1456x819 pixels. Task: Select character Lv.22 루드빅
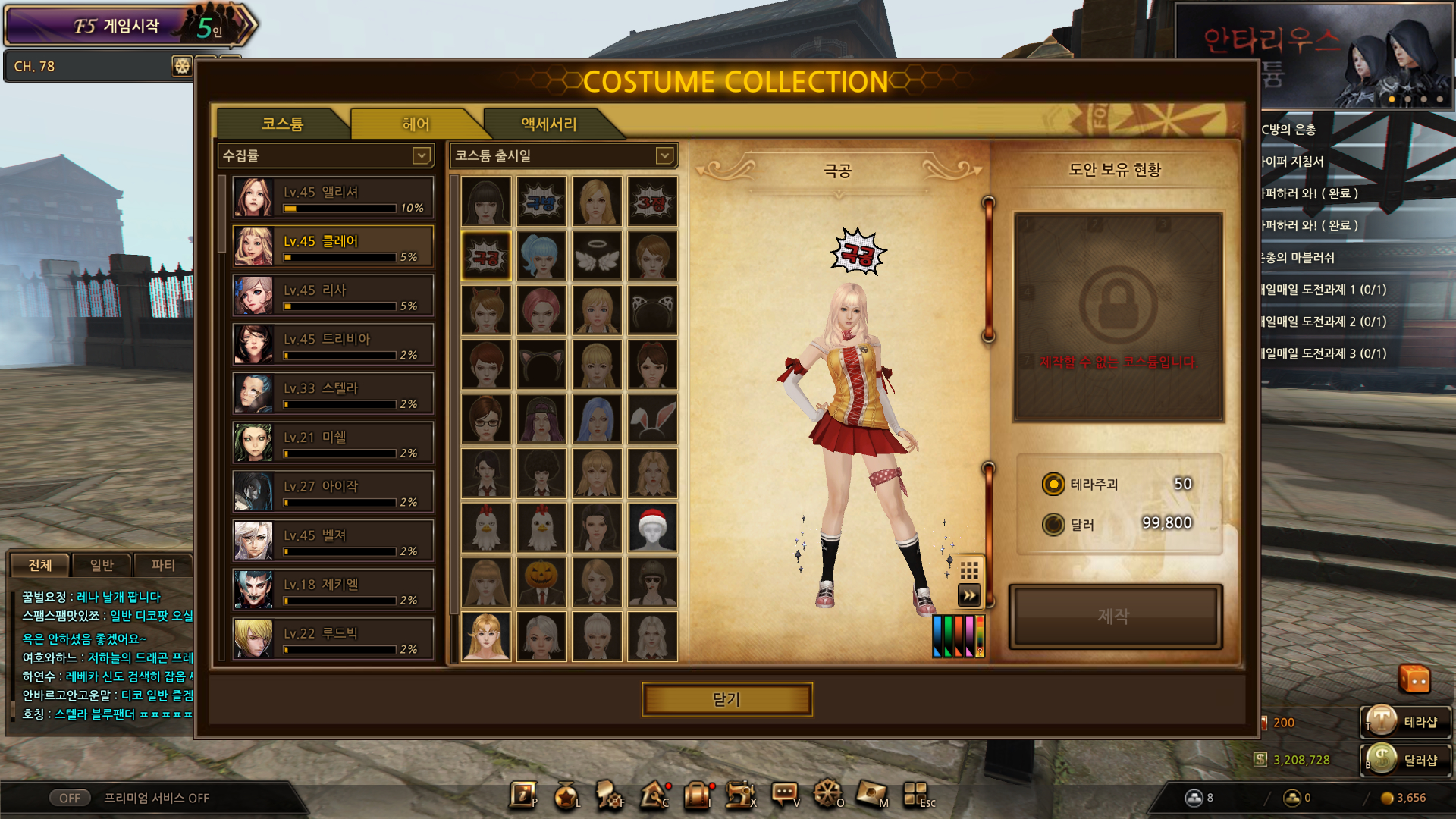(x=333, y=639)
